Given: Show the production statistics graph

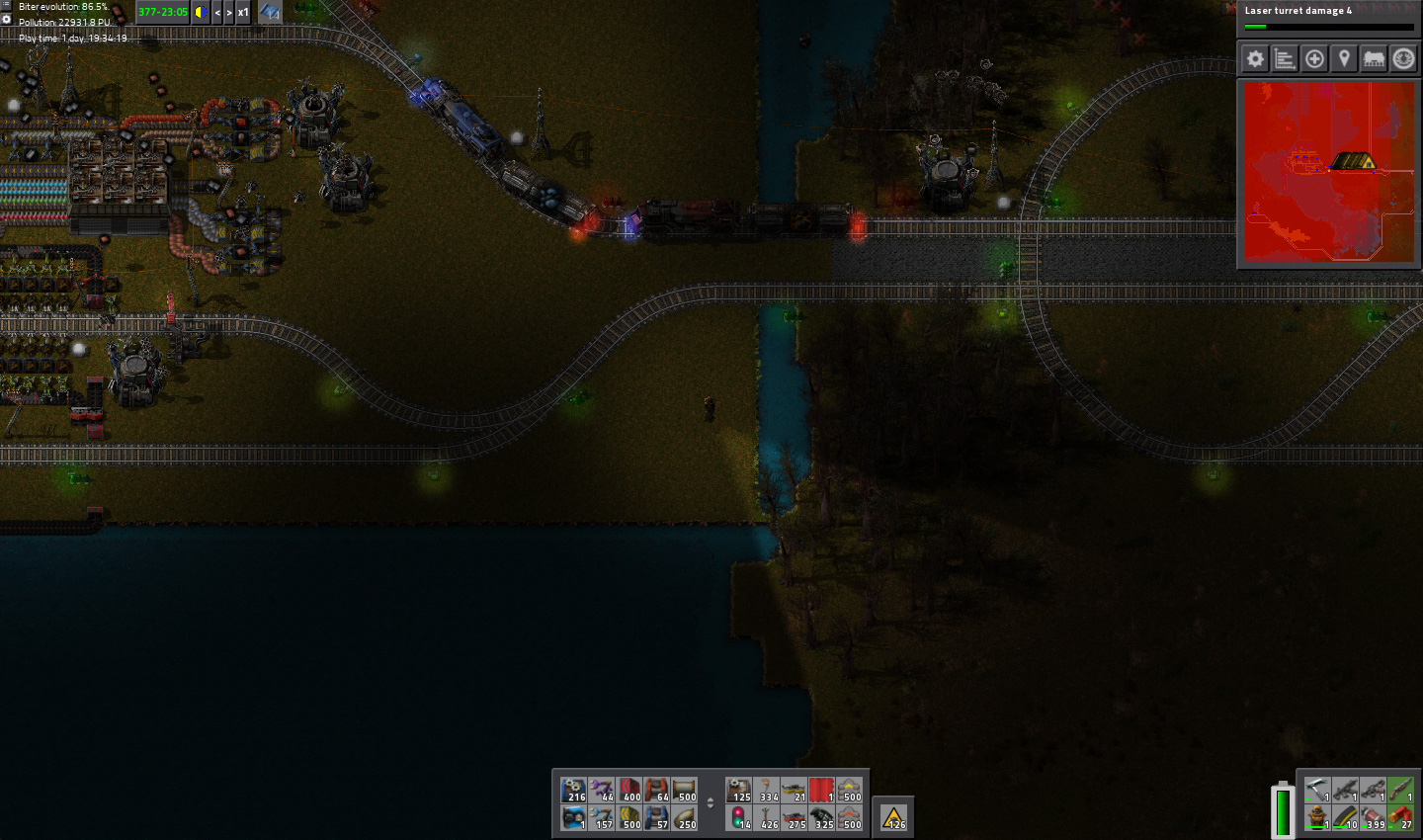Looking at the screenshot, I should coord(1285,59).
